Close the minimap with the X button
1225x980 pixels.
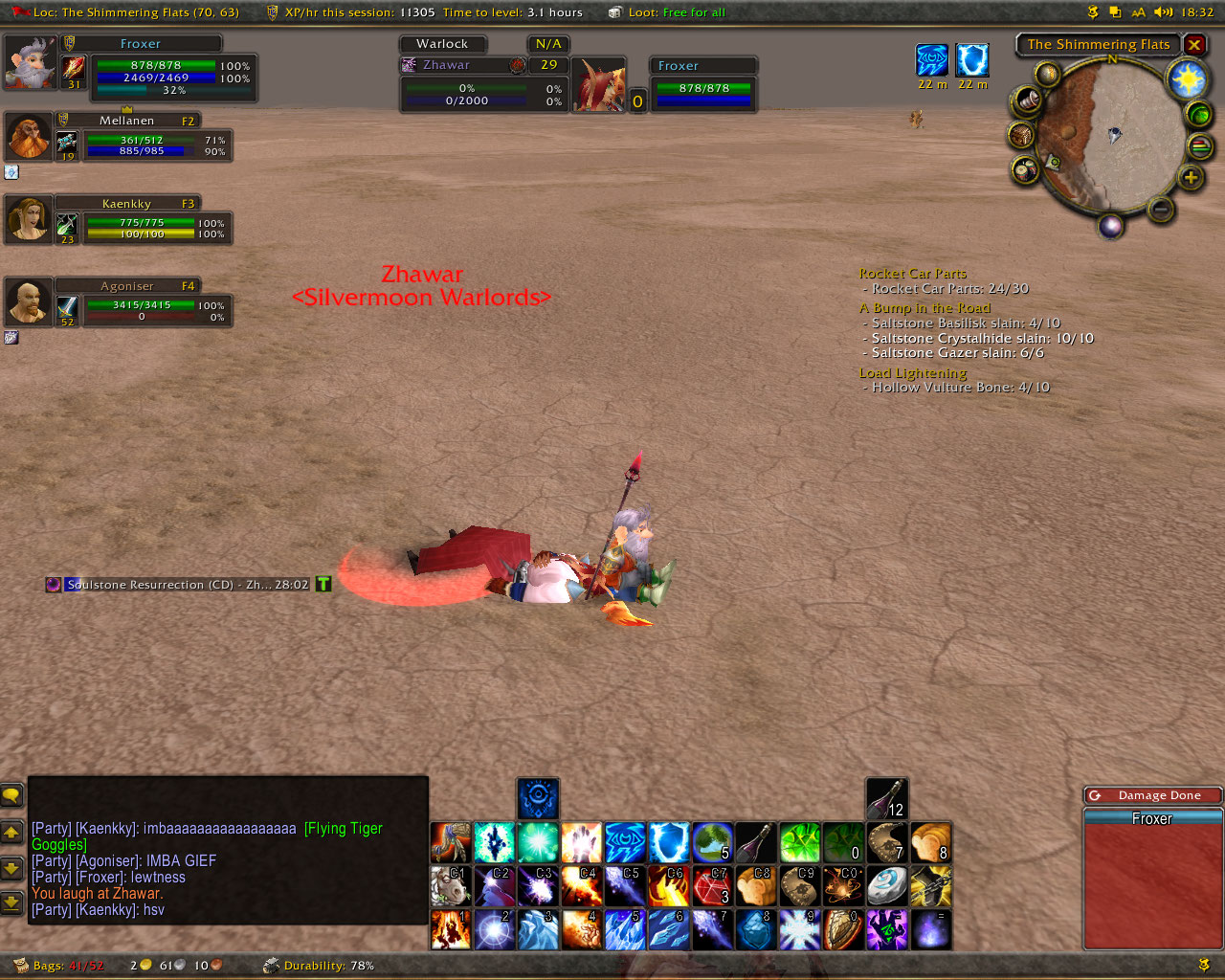(1194, 44)
